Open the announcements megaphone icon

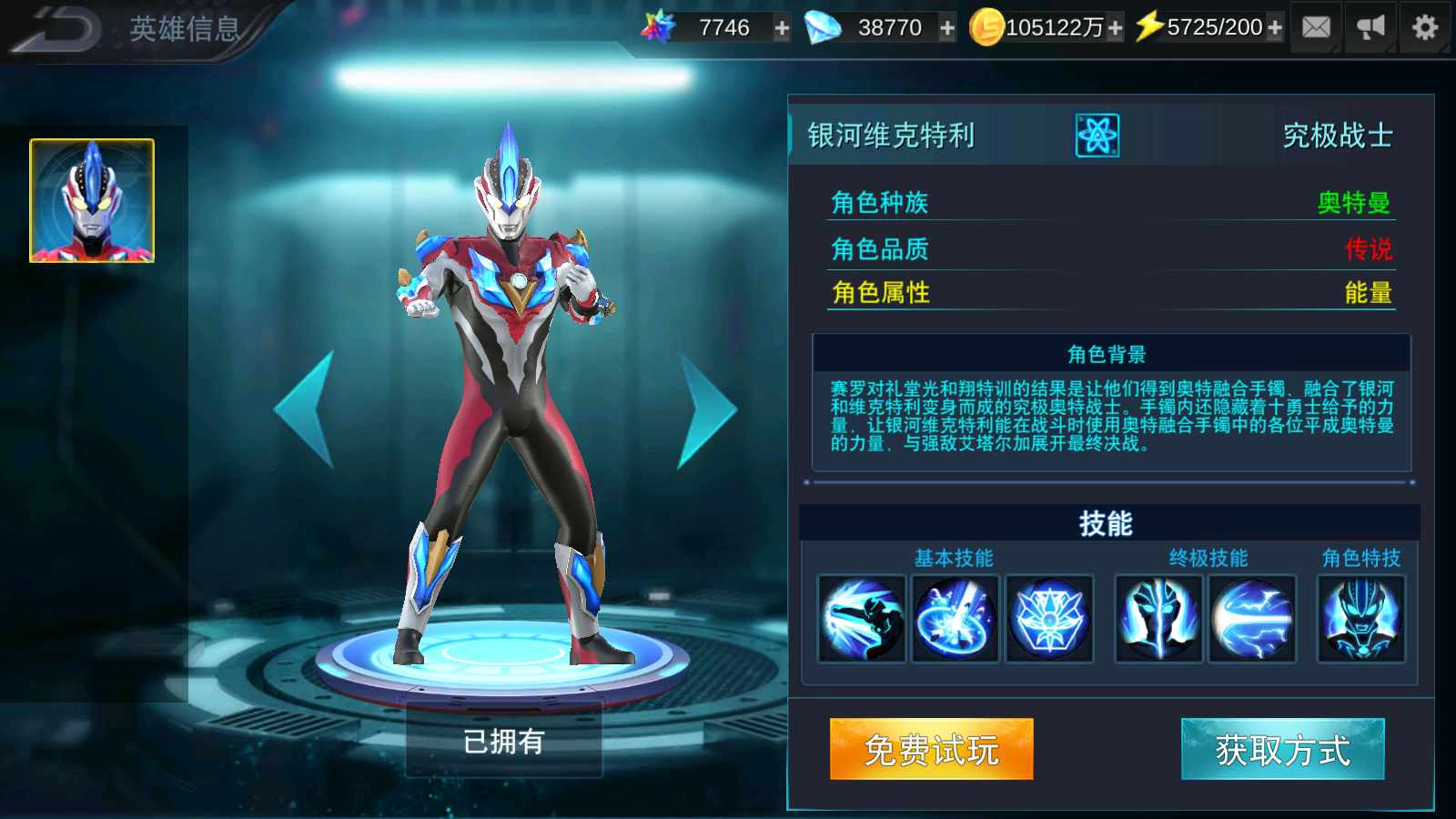(1370, 26)
